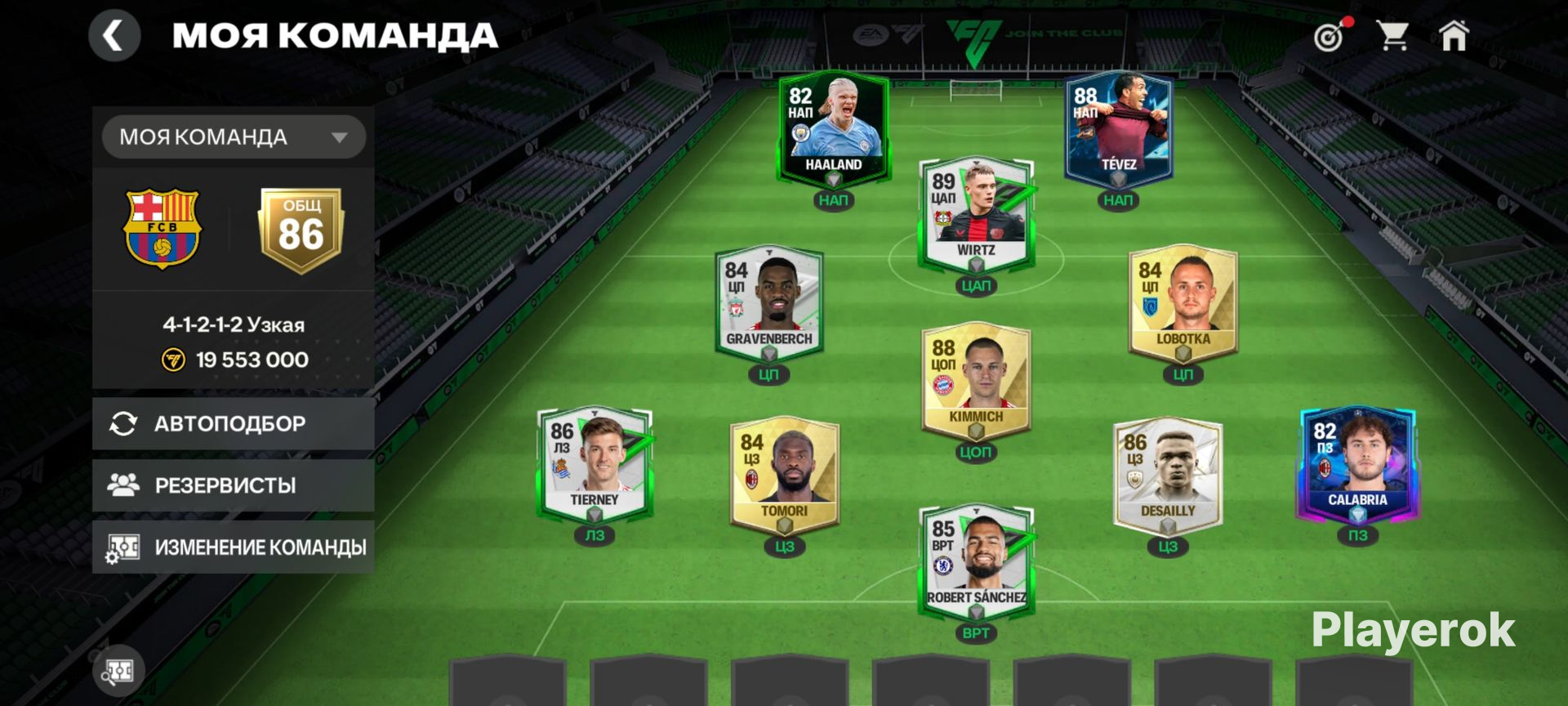Select the Tévez striker card
Viewport: 1568px width, 706px height.
1118,127
